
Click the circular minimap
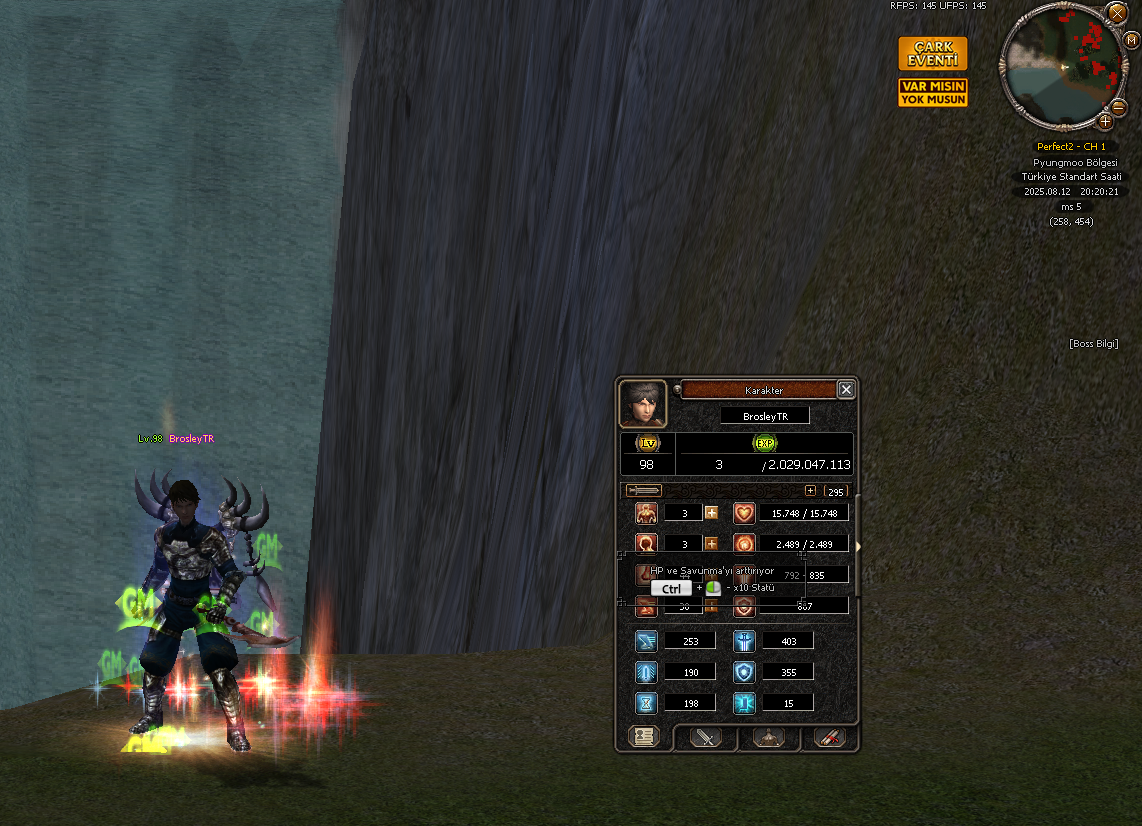(x=1062, y=67)
